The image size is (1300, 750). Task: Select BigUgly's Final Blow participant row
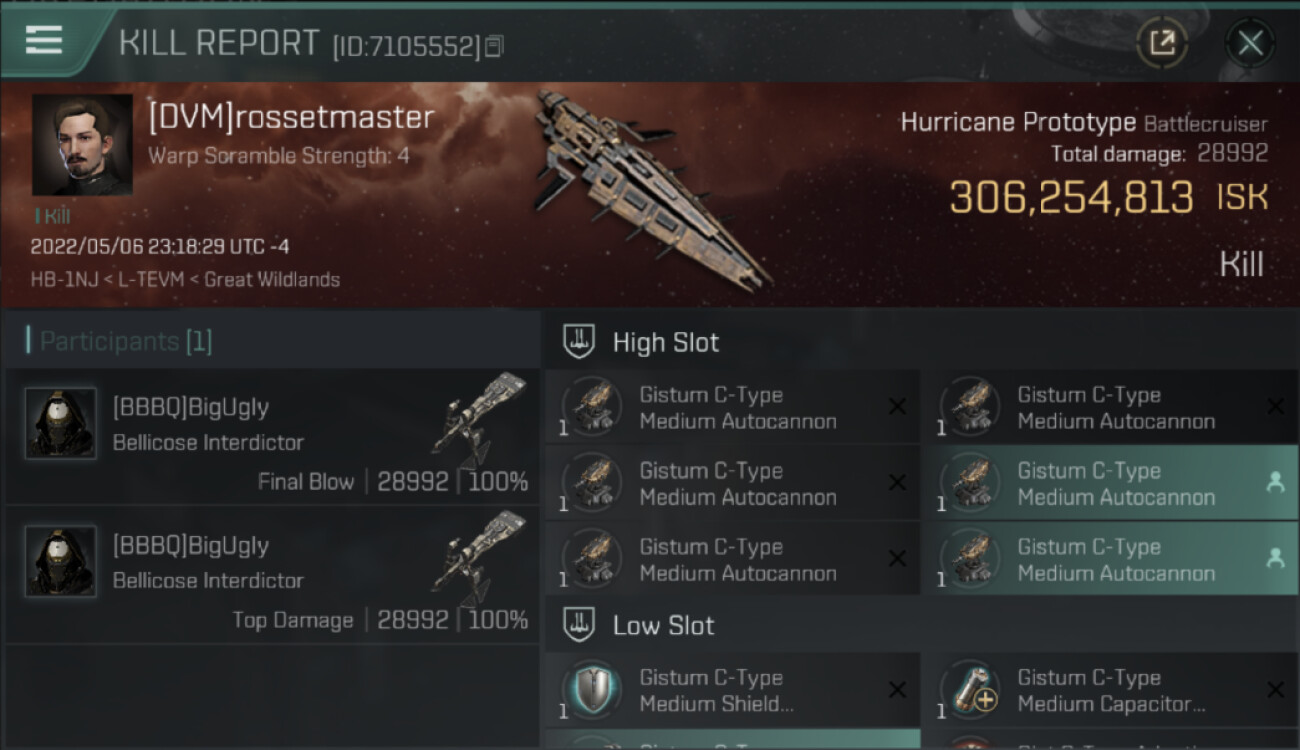[x=272, y=439]
